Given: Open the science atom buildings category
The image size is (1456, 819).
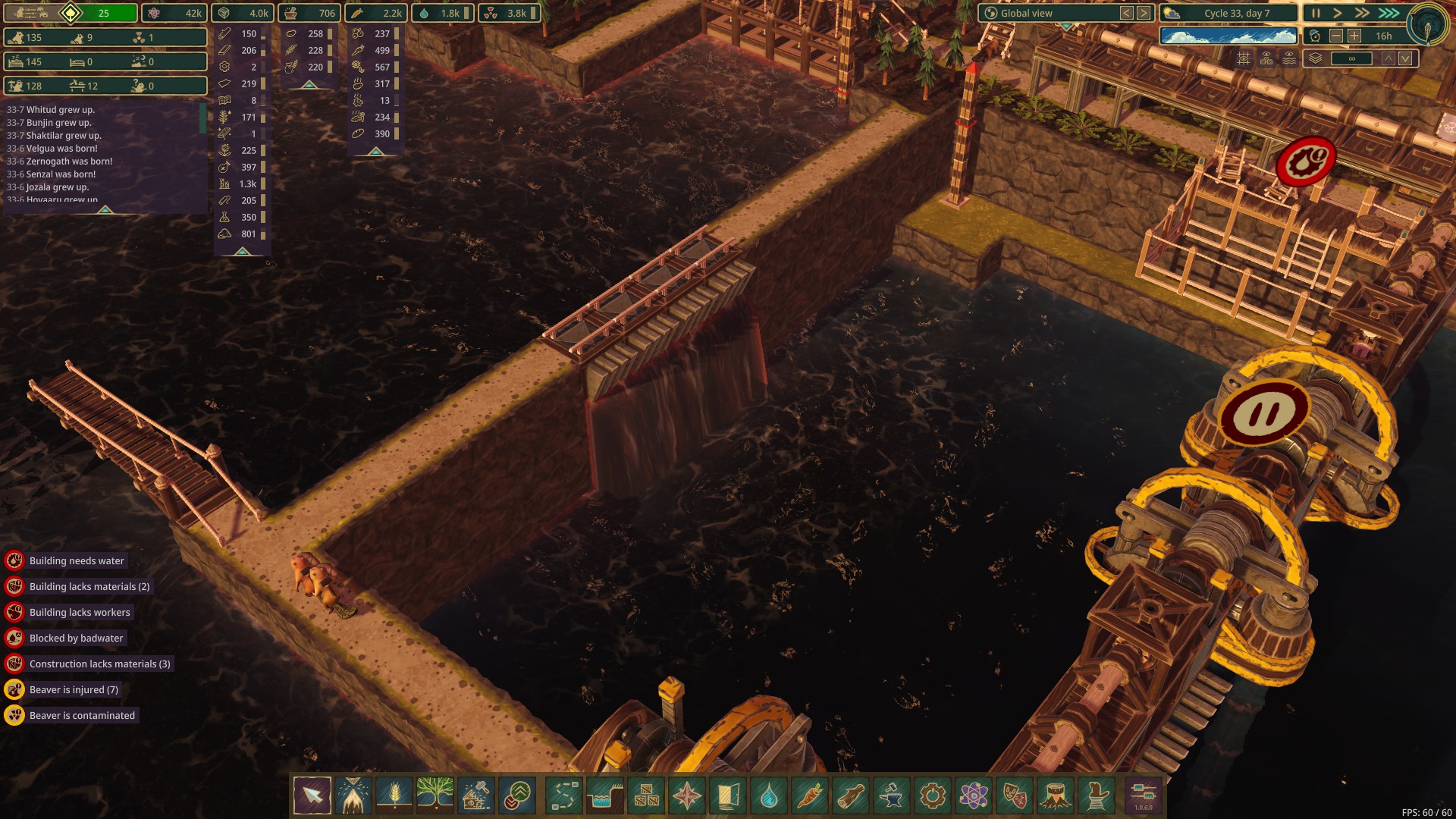Looking at the screenshot, I should 974,795.
